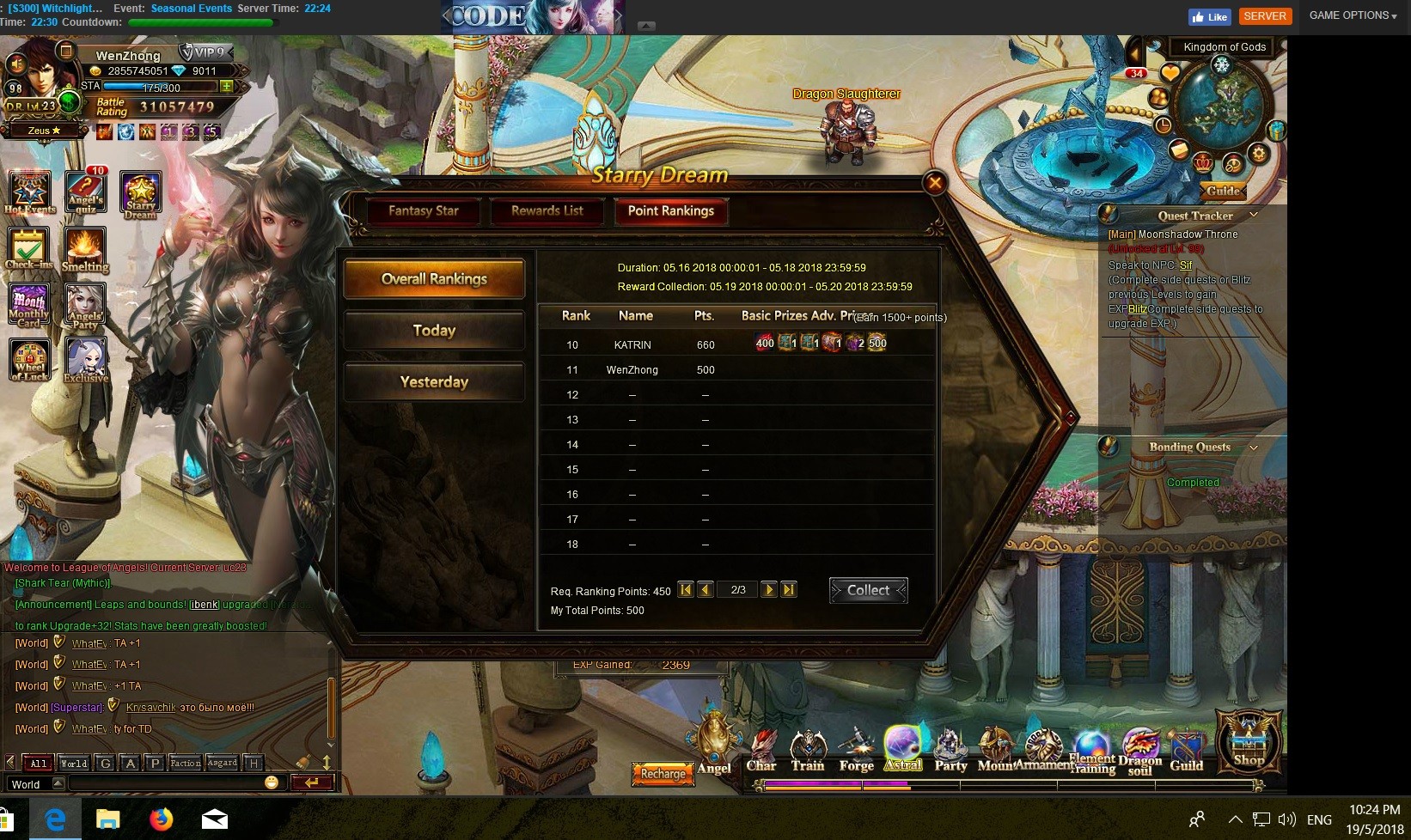Open the Guild panel
Viewport: 1411px width, 840px height.
1186,751
